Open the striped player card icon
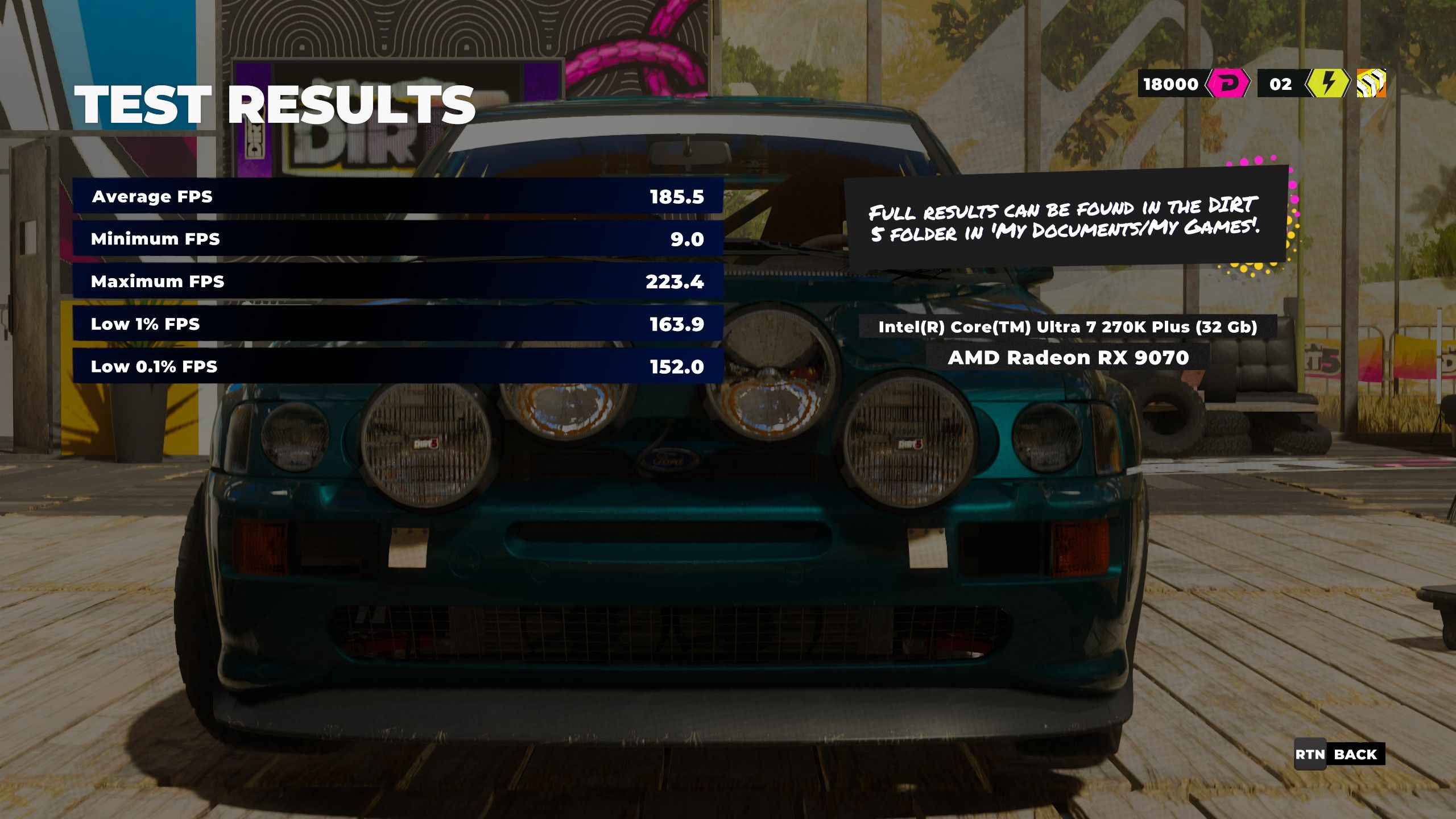The width and height of the screenshot is (1456, 819). 1371,84
